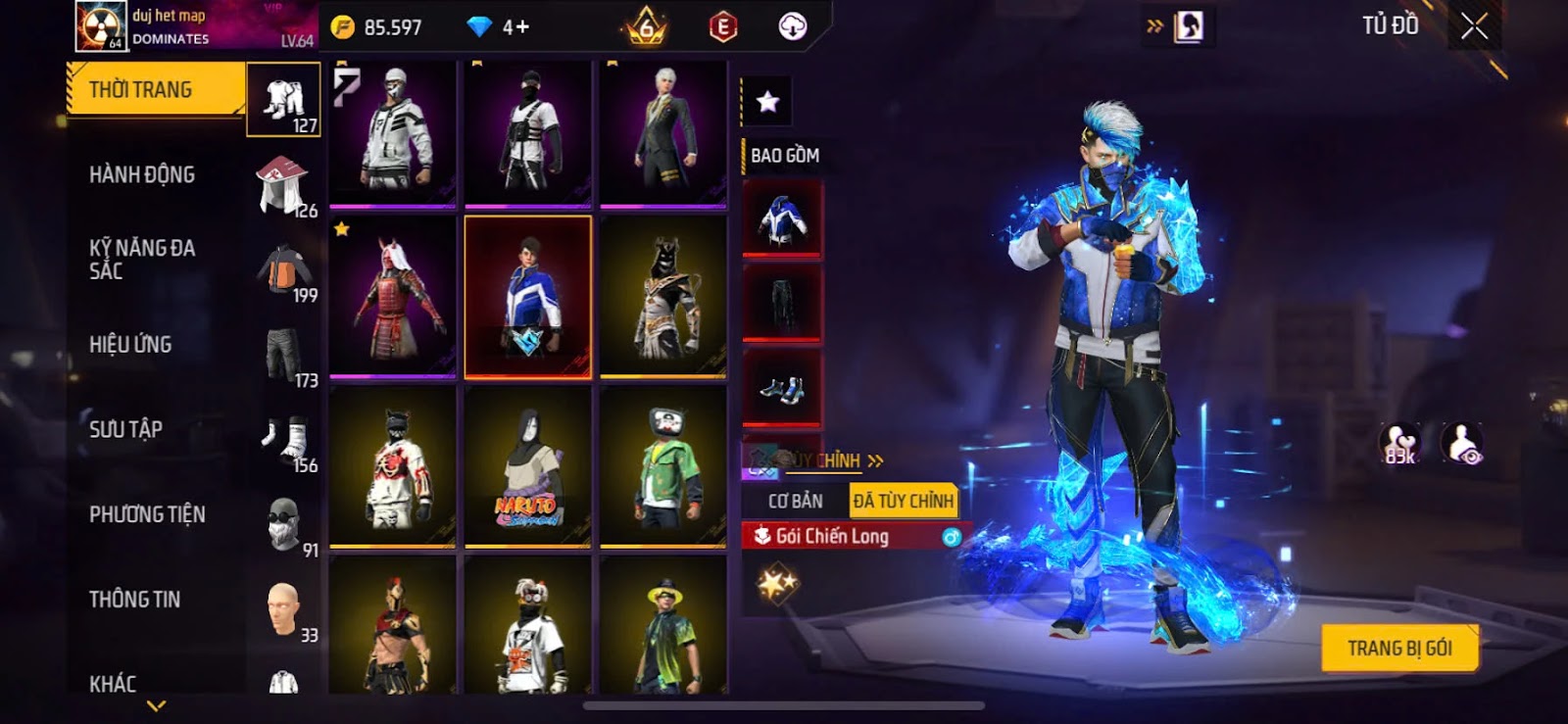Select the Hiệu Ứng category
Viewport: 1568px width, 724px height.
130,345
